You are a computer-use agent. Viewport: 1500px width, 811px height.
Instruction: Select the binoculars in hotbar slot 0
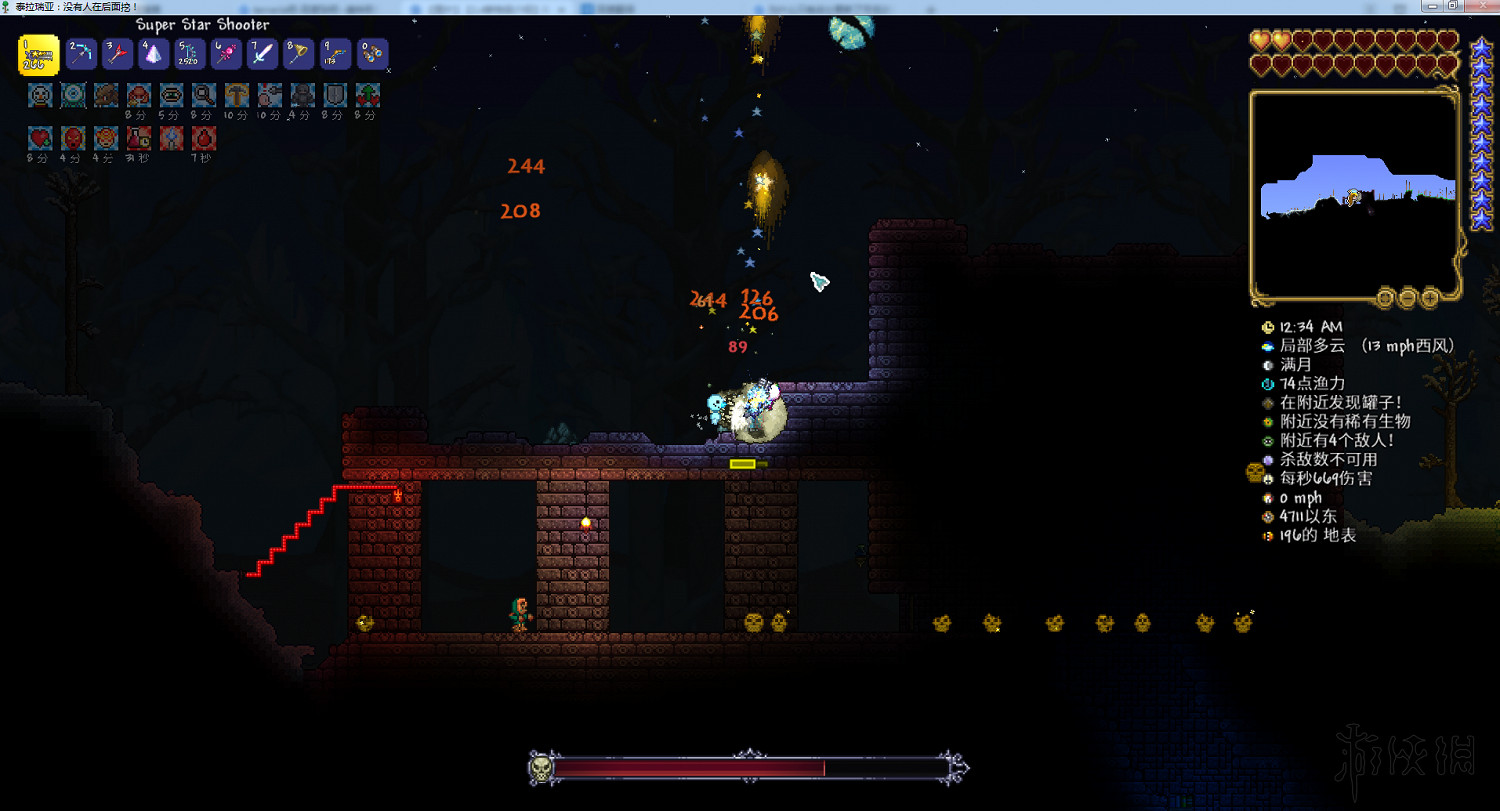[x=371, y=54]
